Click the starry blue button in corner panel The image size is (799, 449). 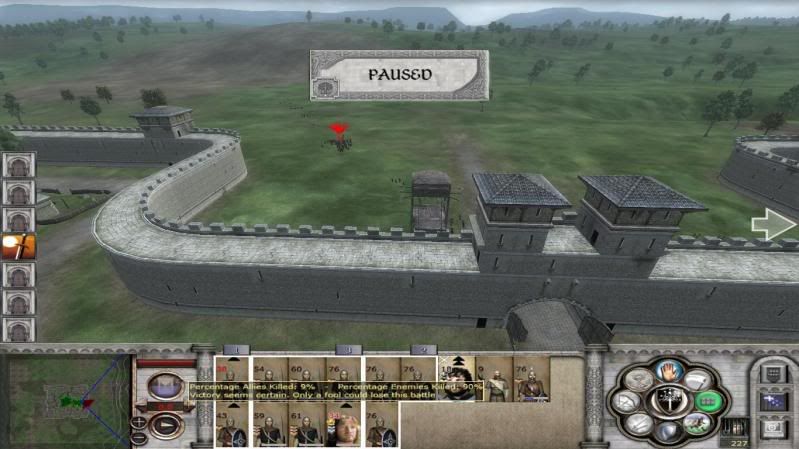773,401
